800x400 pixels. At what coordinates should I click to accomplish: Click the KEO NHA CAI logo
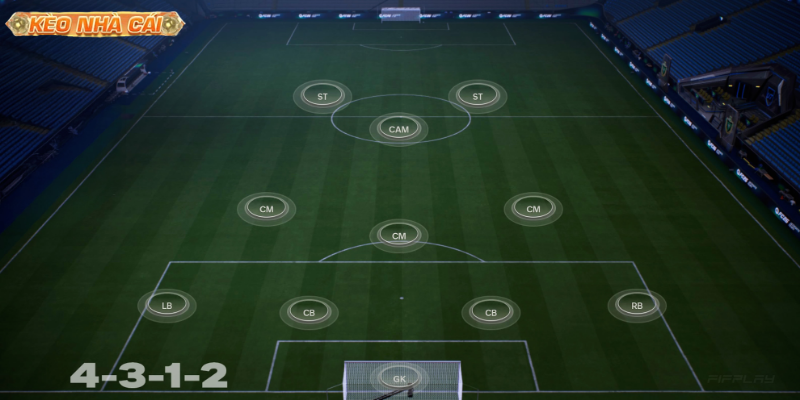(93, 24)
